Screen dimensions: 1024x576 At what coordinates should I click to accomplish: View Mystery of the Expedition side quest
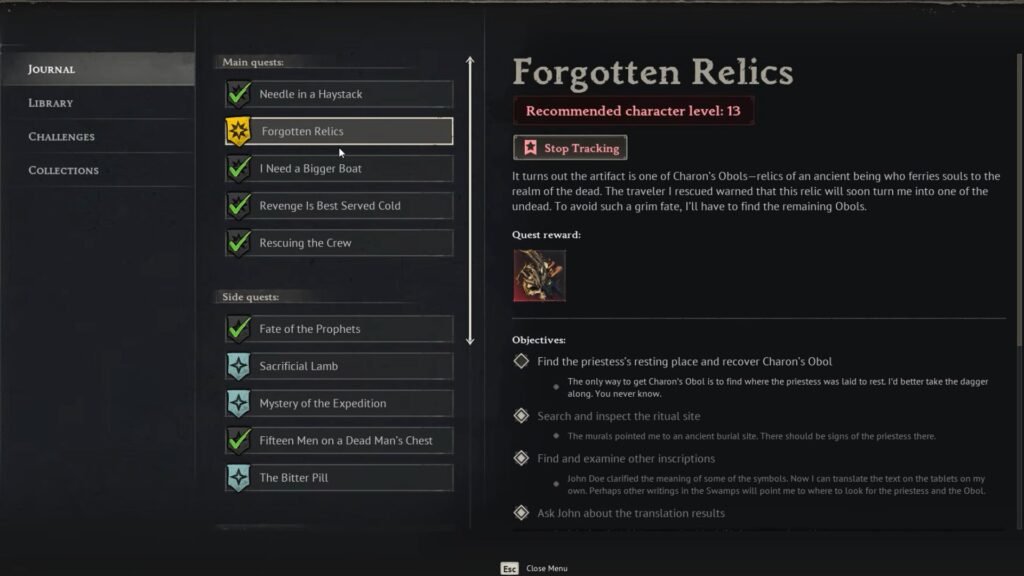point(338,403)
